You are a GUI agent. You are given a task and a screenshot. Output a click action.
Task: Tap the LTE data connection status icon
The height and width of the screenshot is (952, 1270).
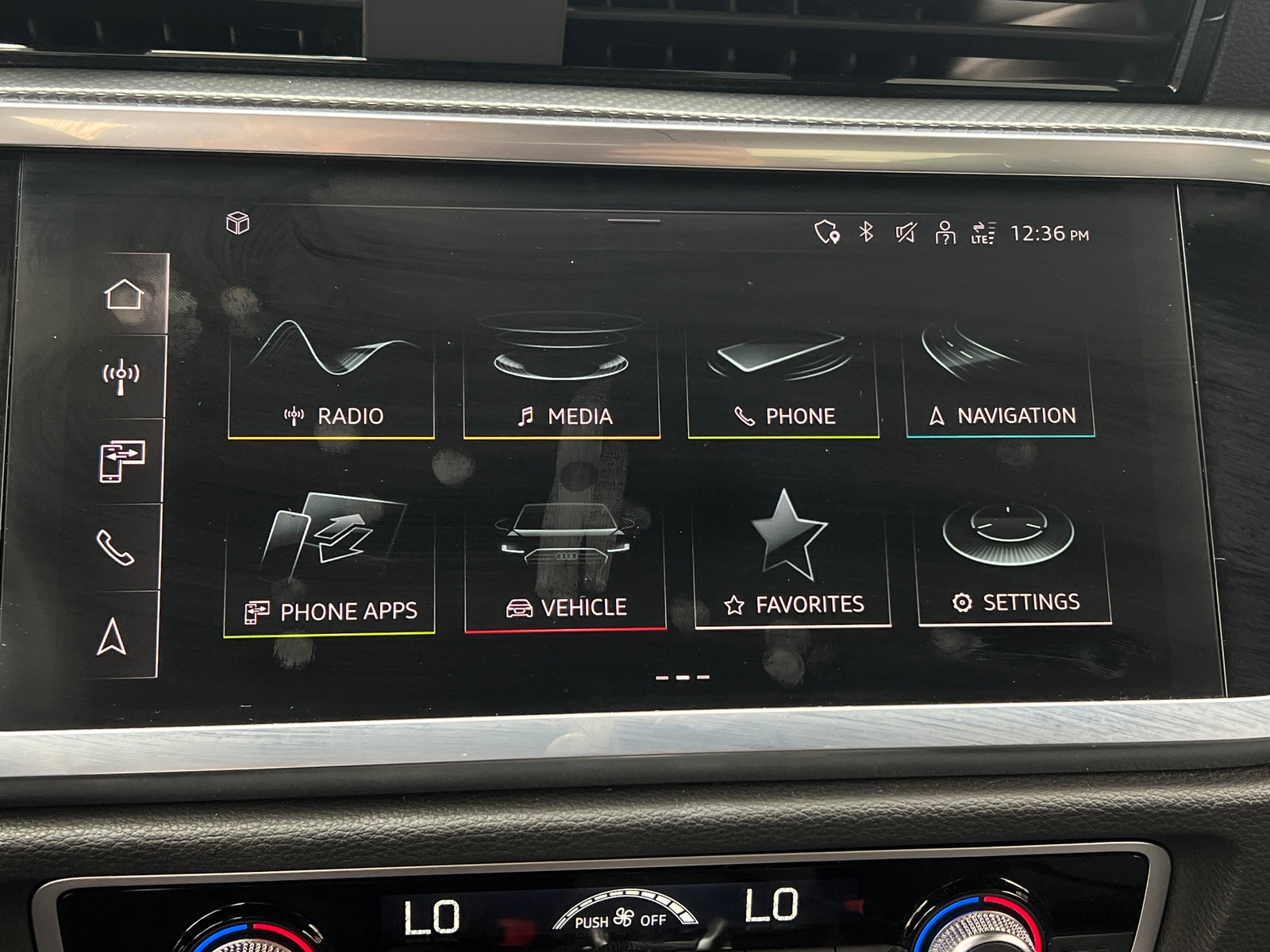point(983,233)
